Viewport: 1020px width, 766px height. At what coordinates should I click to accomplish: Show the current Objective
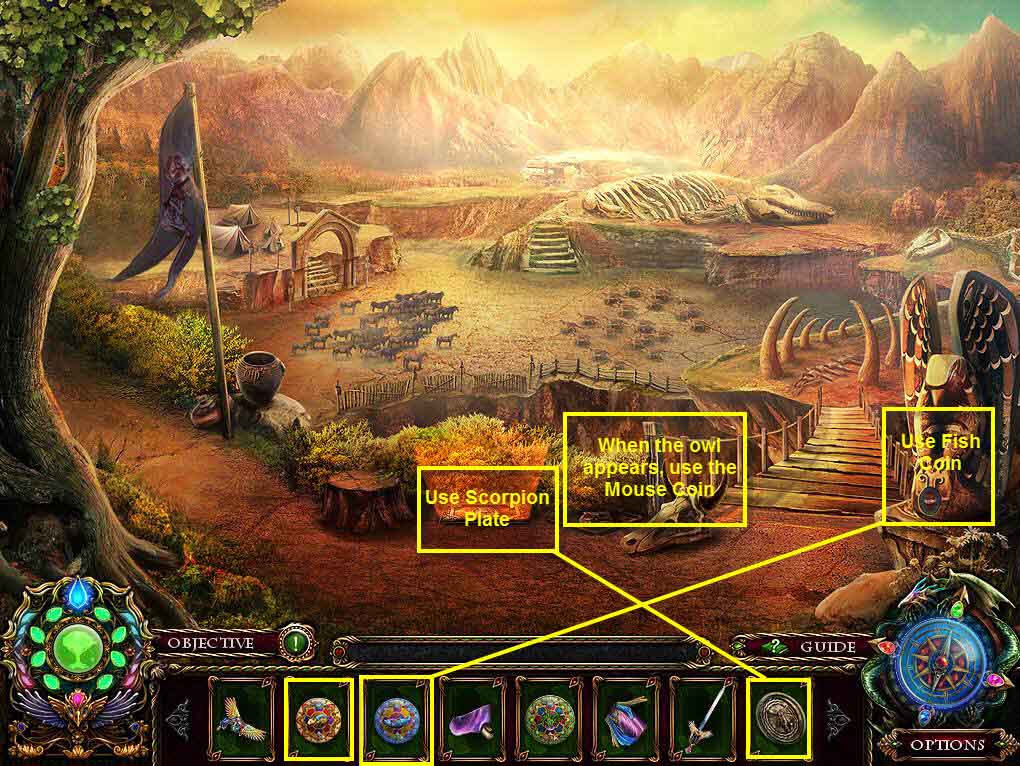210,643
